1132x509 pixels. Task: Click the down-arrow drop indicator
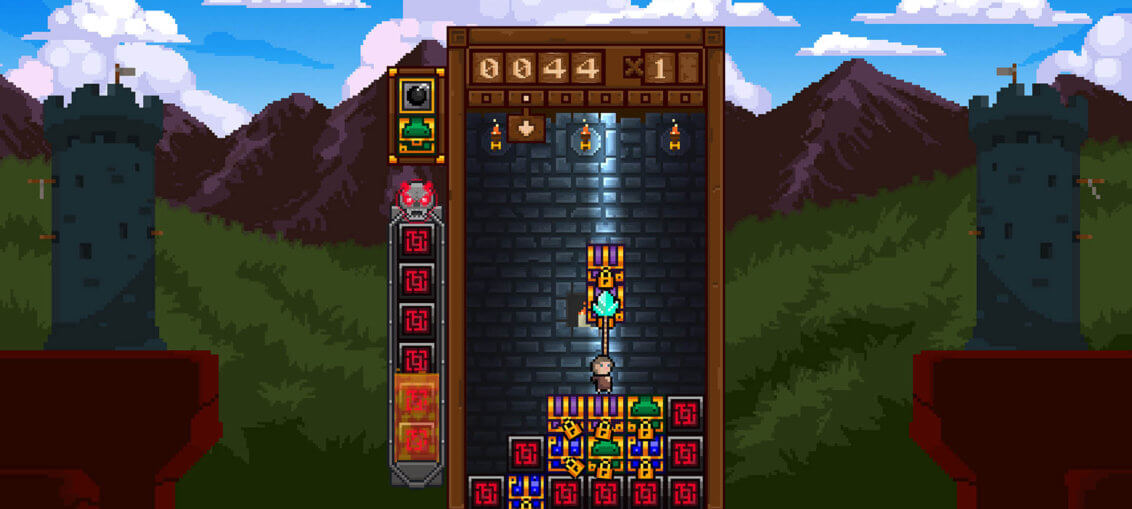click(x=525, y=128)
